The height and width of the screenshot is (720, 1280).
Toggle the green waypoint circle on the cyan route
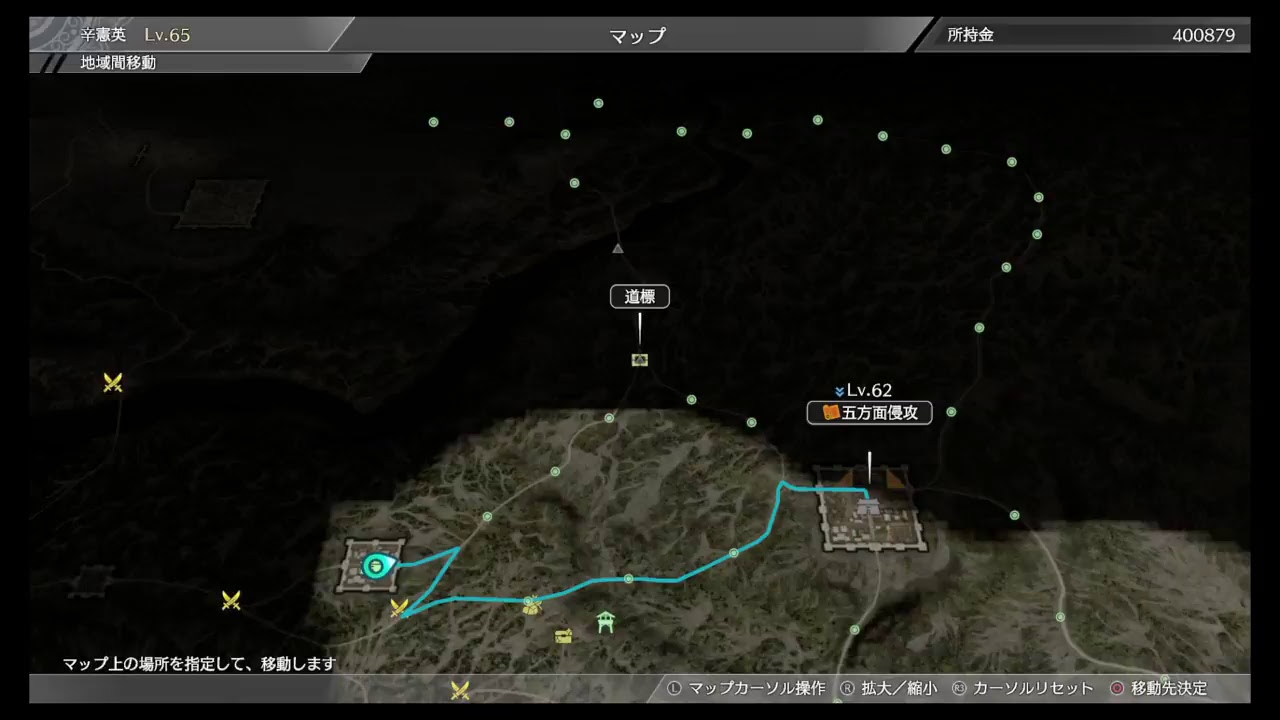628,578
